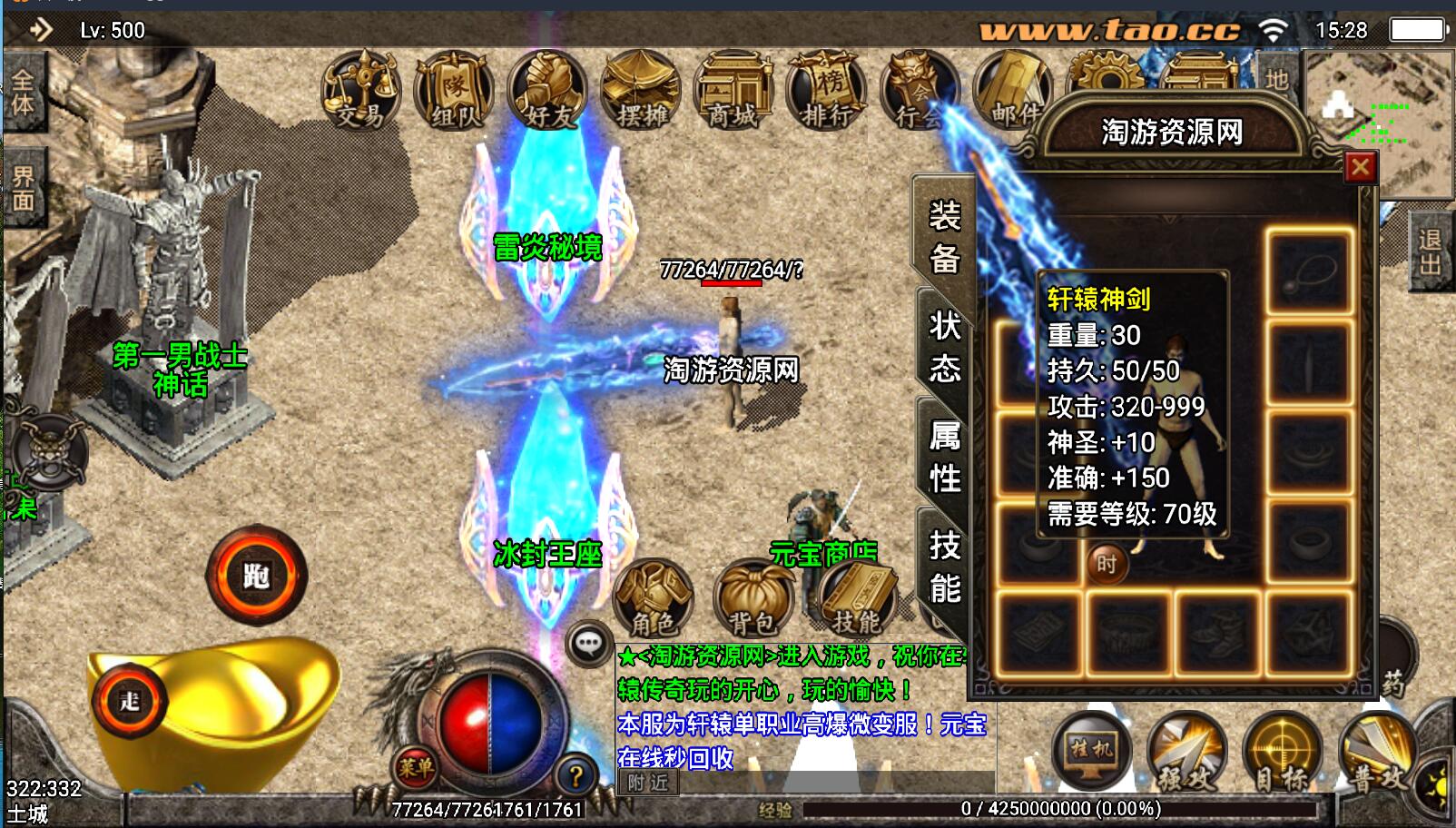Click the 退出 exit button
The image size is (1456, 828).
tap(1431, 251)
